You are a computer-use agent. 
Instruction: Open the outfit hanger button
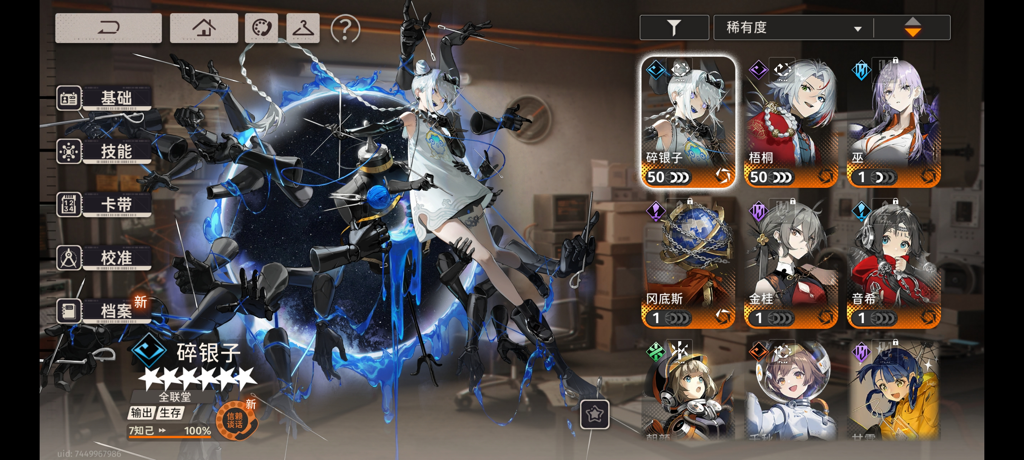(x=302, y=28)
